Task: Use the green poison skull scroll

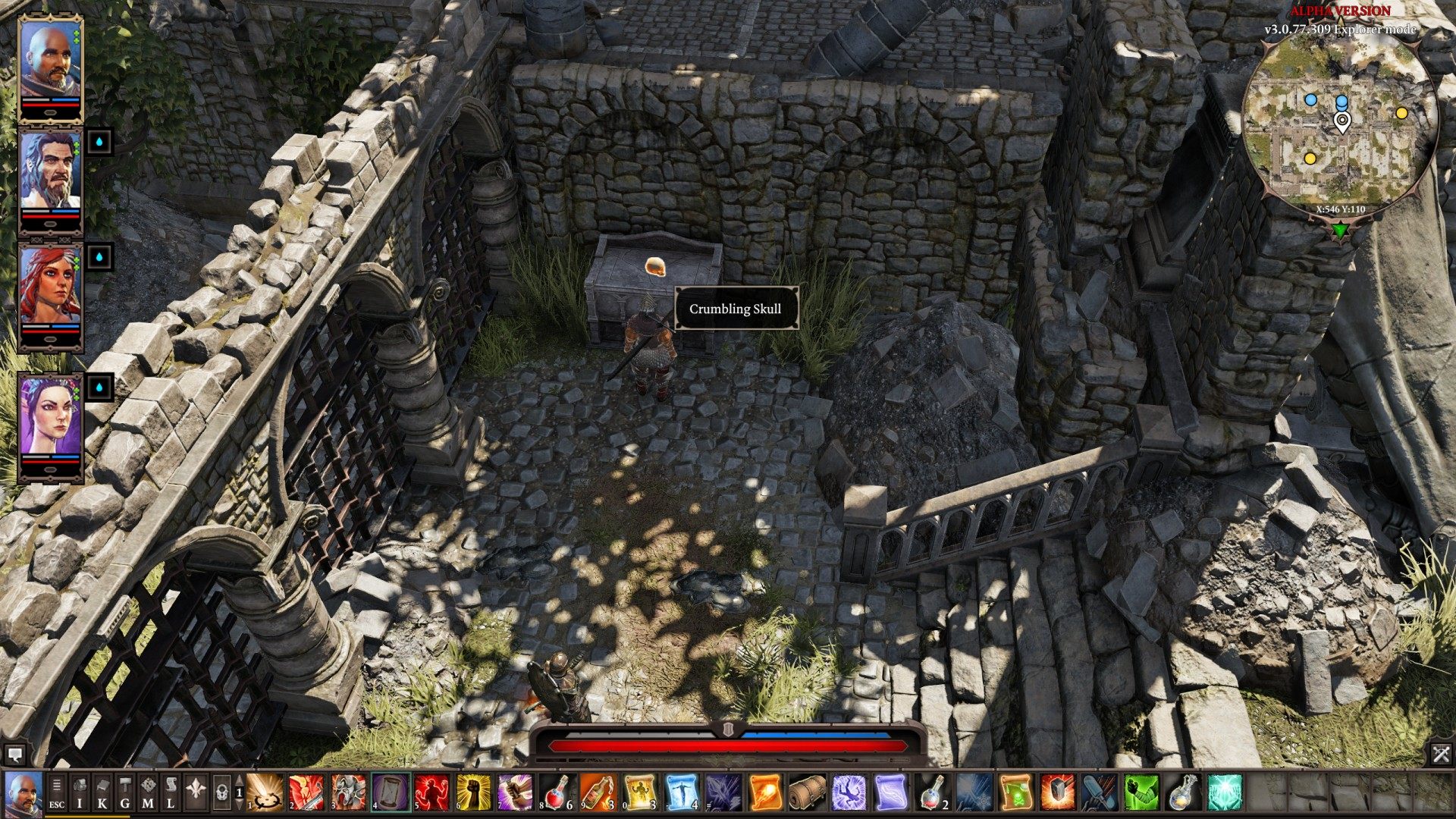Action: pyautogui.click(x=1016, y=792)
